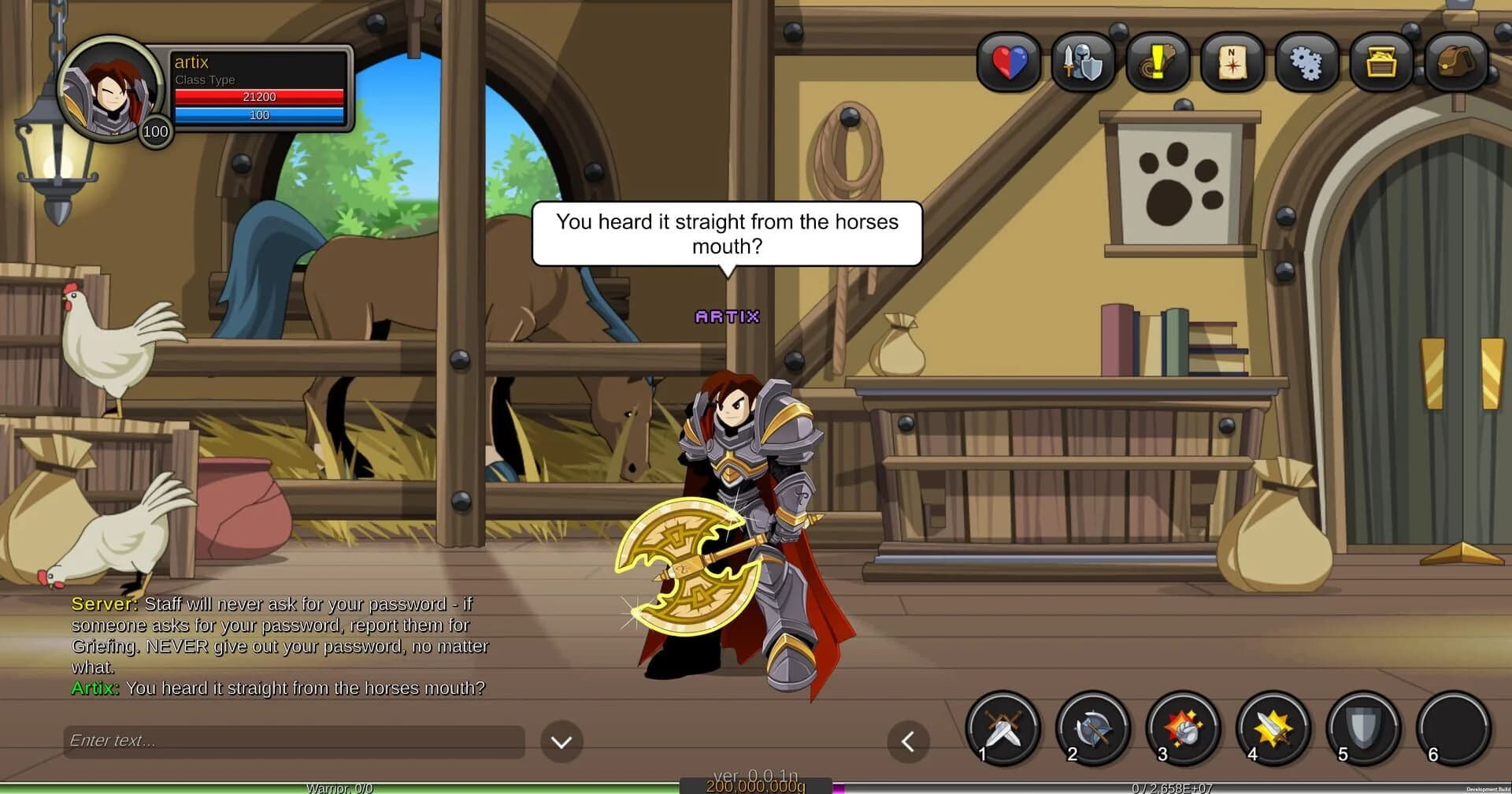
Task: Open the treasure chest shop icon
Action: tap(1380, 63)
